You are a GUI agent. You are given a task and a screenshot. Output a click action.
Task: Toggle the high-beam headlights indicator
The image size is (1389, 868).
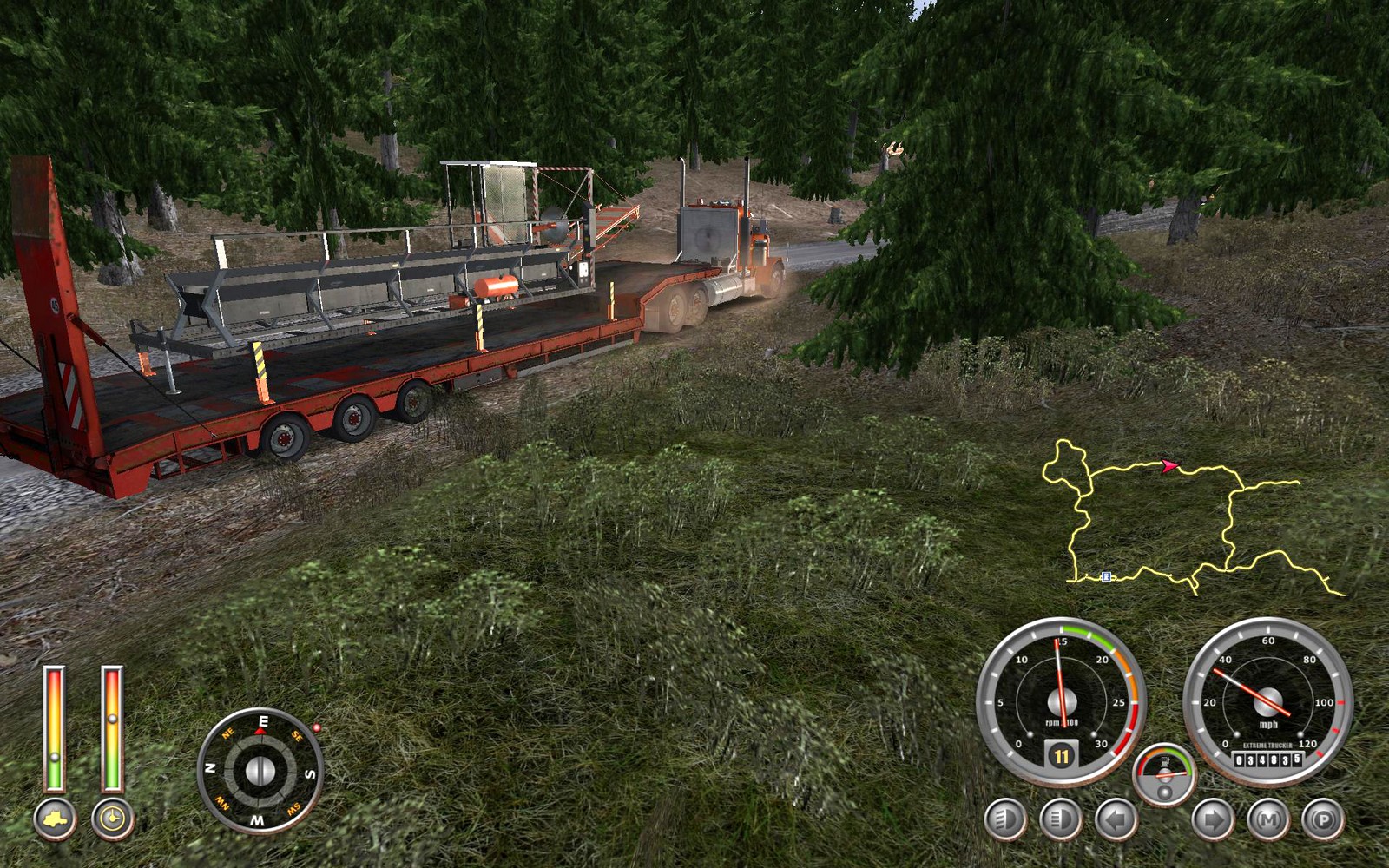pyautogui.click(x=1060, y=819)
